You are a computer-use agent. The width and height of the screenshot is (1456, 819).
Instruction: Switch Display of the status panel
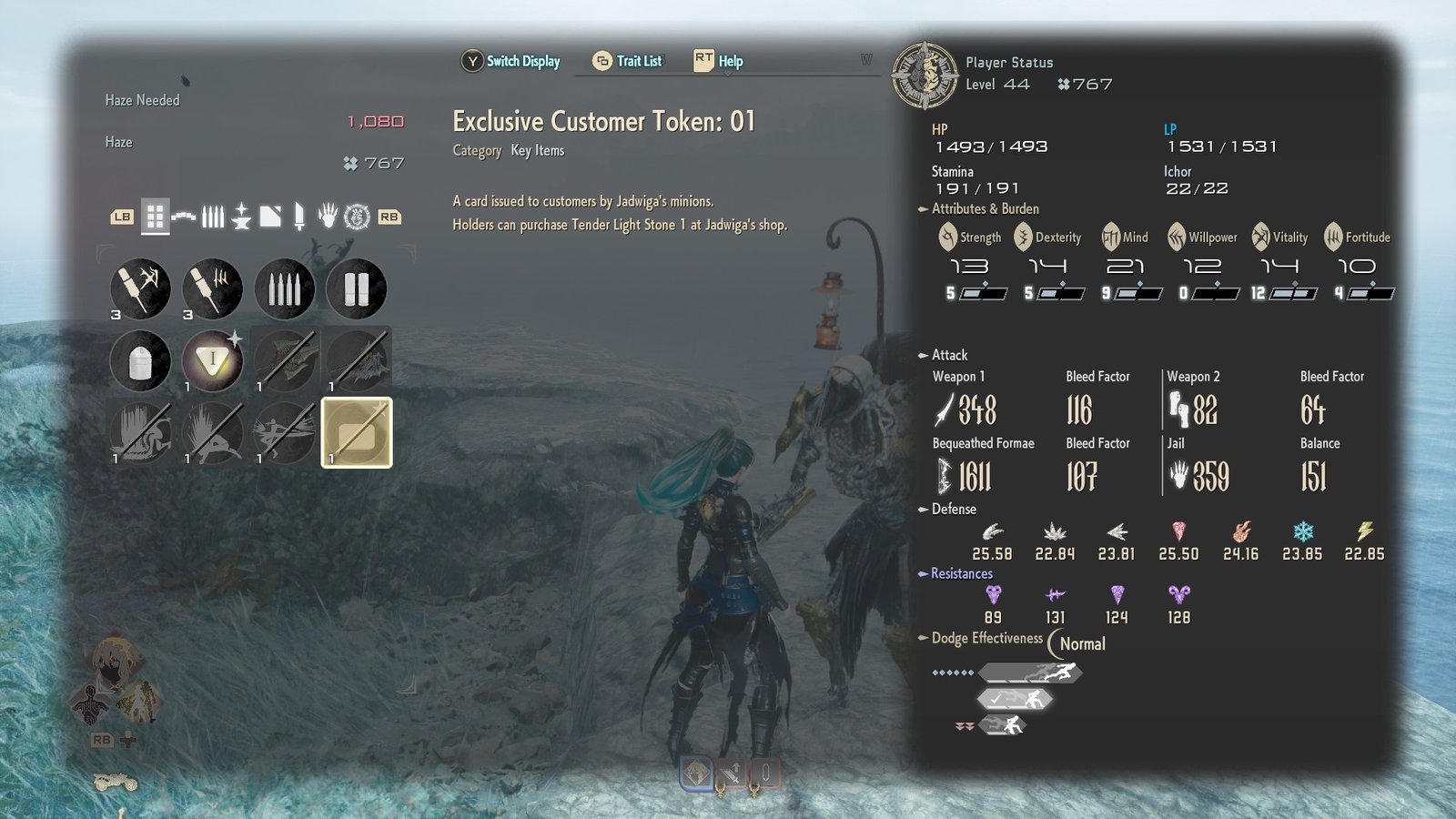click(x=511, y=61)
